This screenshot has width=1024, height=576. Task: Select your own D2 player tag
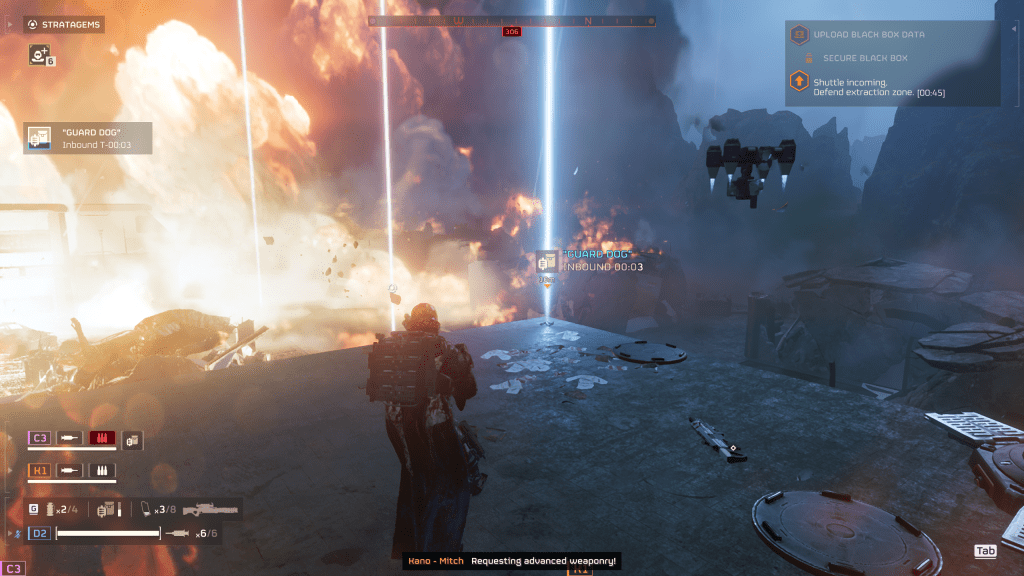click(40, 533)
